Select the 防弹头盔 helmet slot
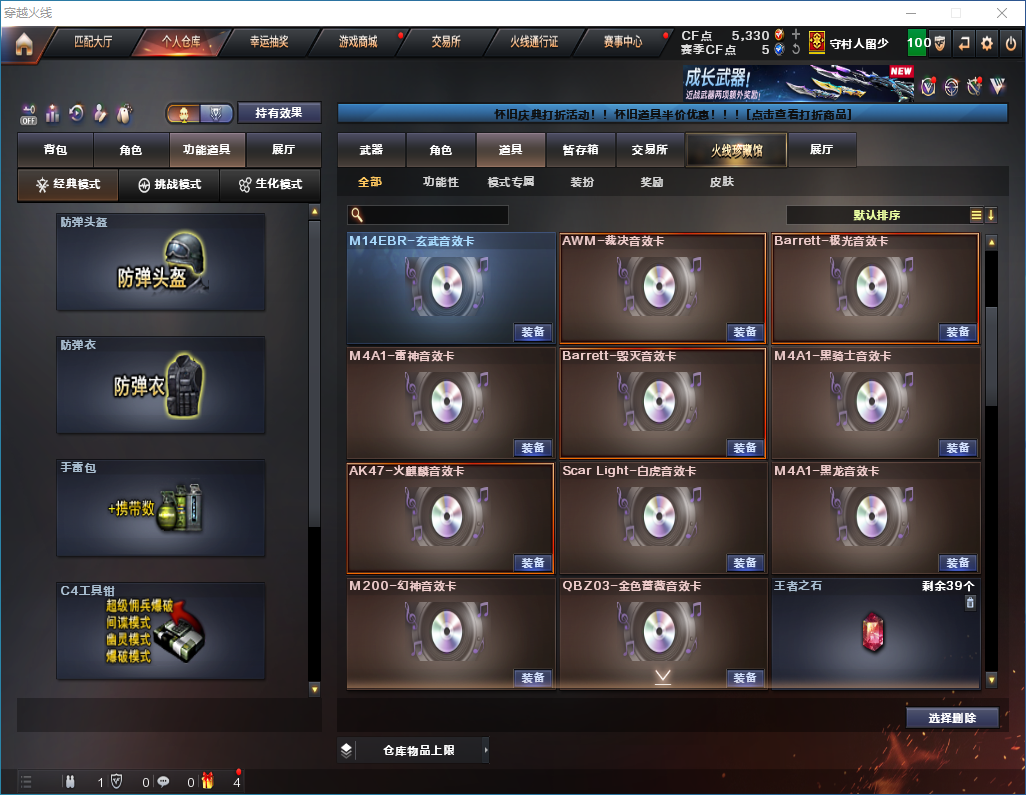The image size is (1026, 795). 161,262
